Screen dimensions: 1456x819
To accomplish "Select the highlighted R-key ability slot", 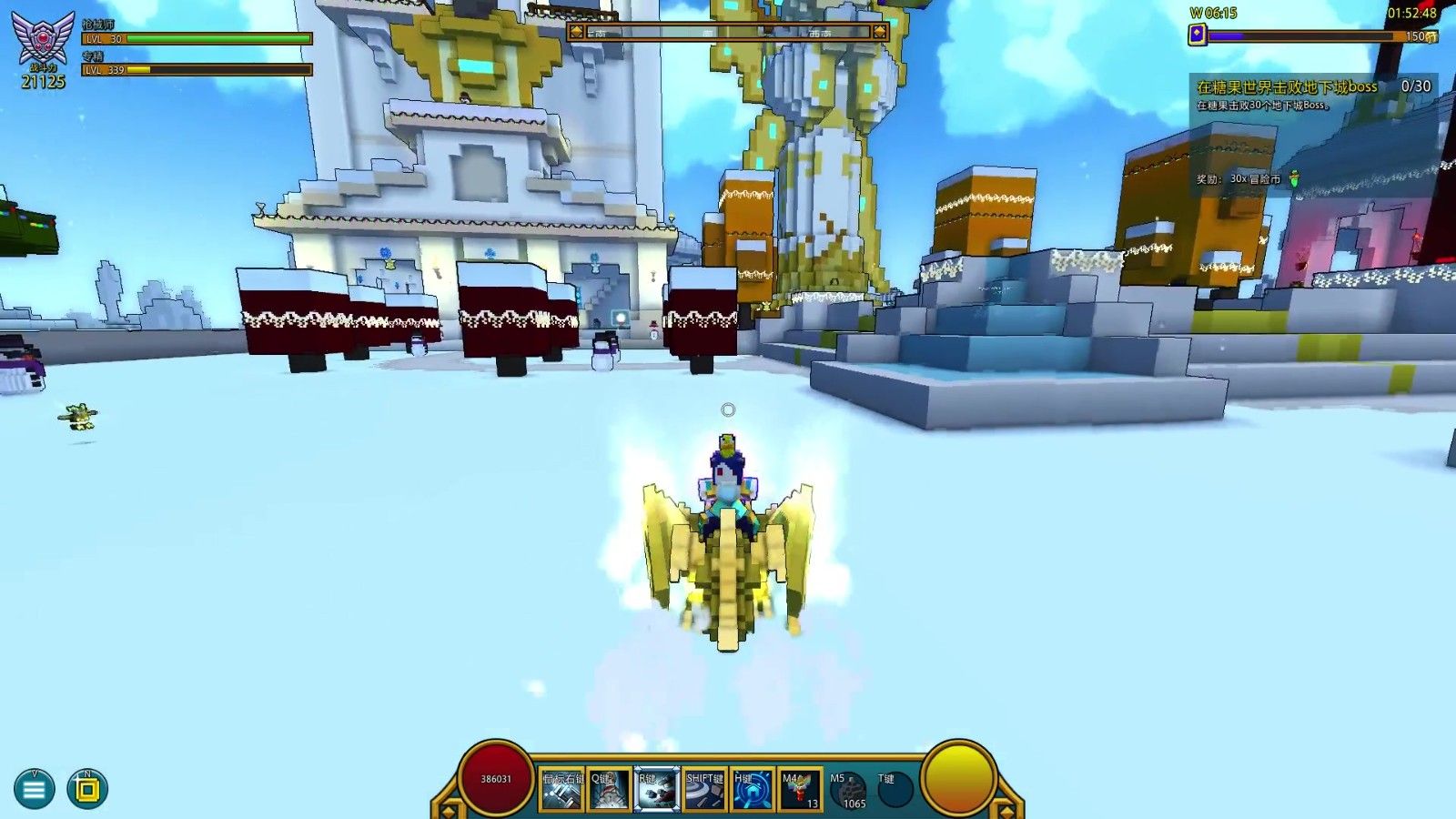I will click(656, 790).
